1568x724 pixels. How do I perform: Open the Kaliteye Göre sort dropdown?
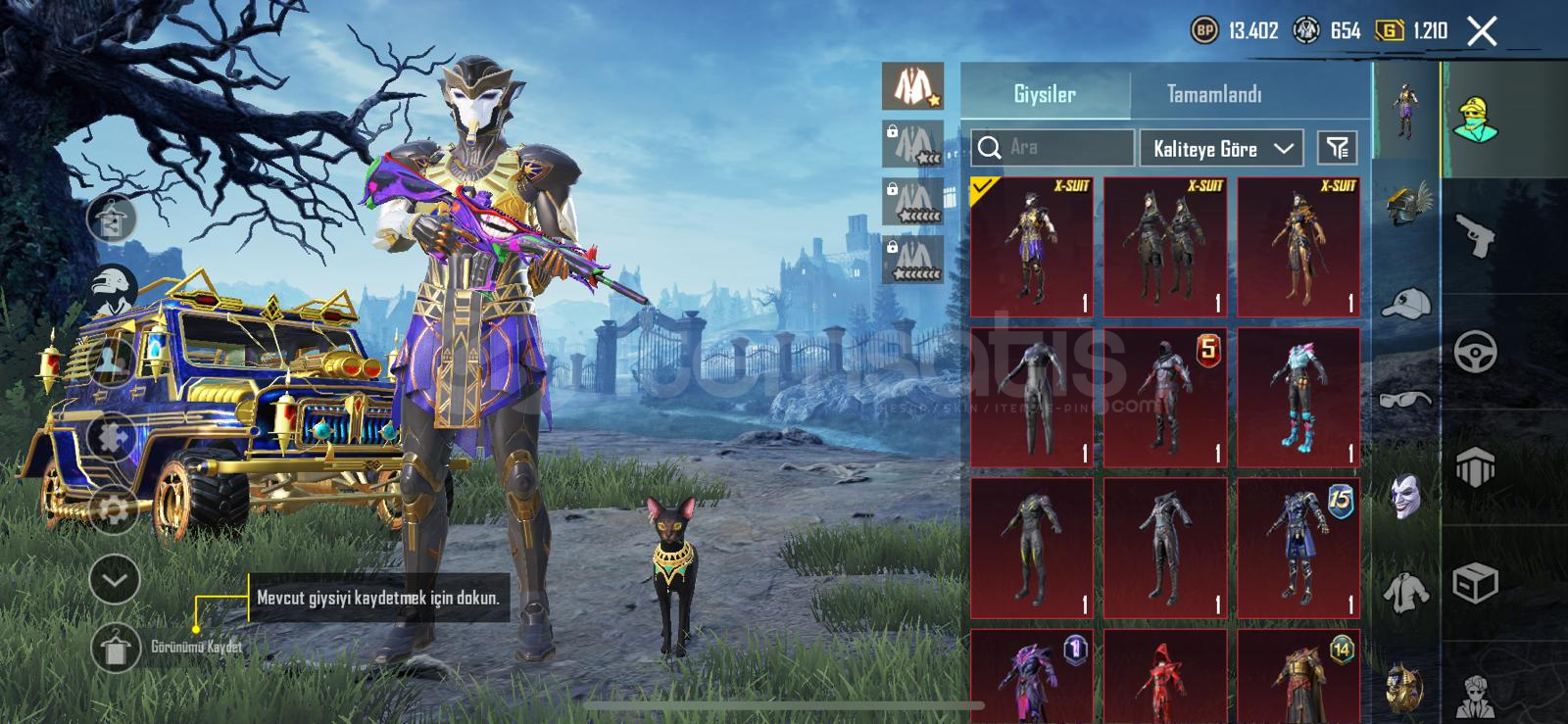point(1221,149)
